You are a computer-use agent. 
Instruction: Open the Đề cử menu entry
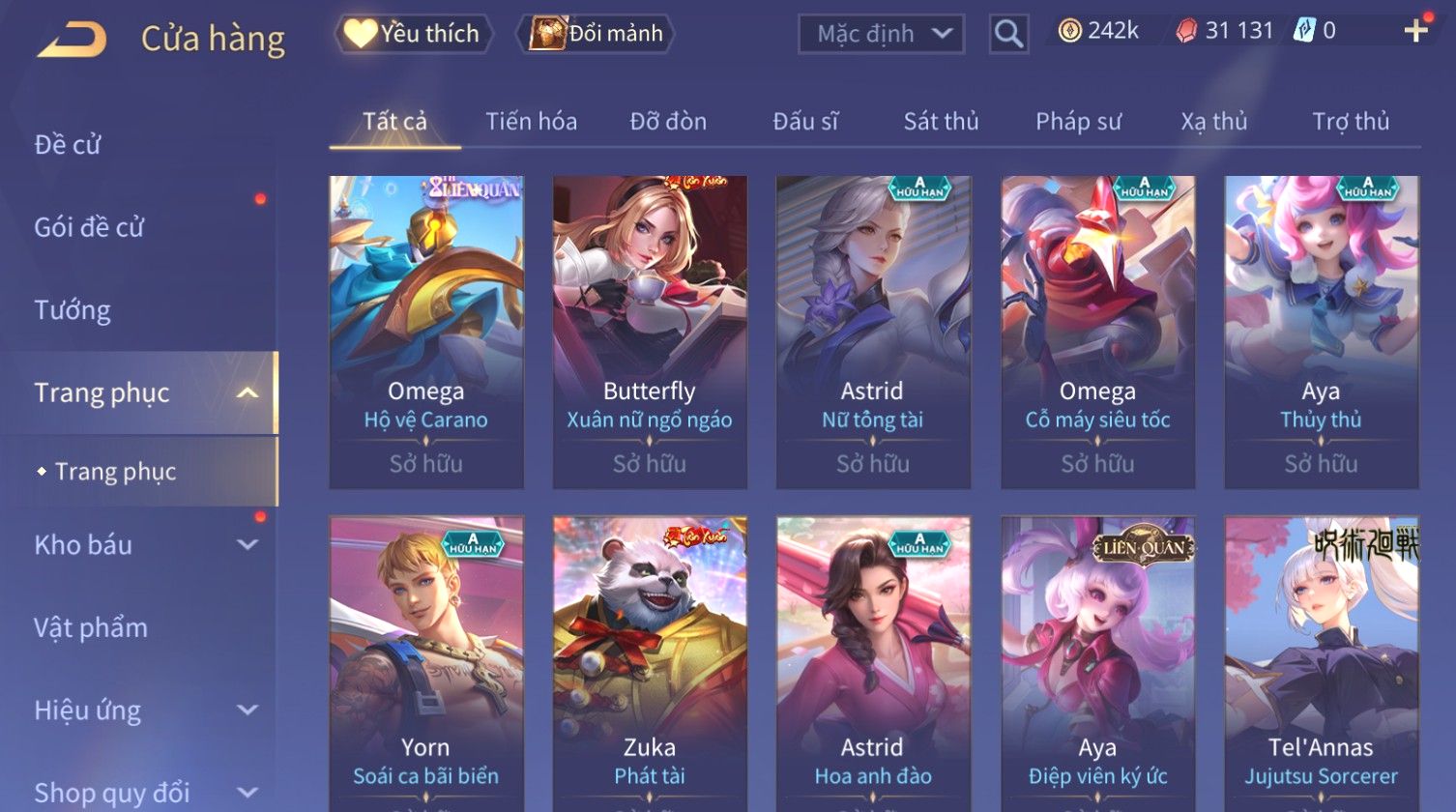[x=68, y=145]
